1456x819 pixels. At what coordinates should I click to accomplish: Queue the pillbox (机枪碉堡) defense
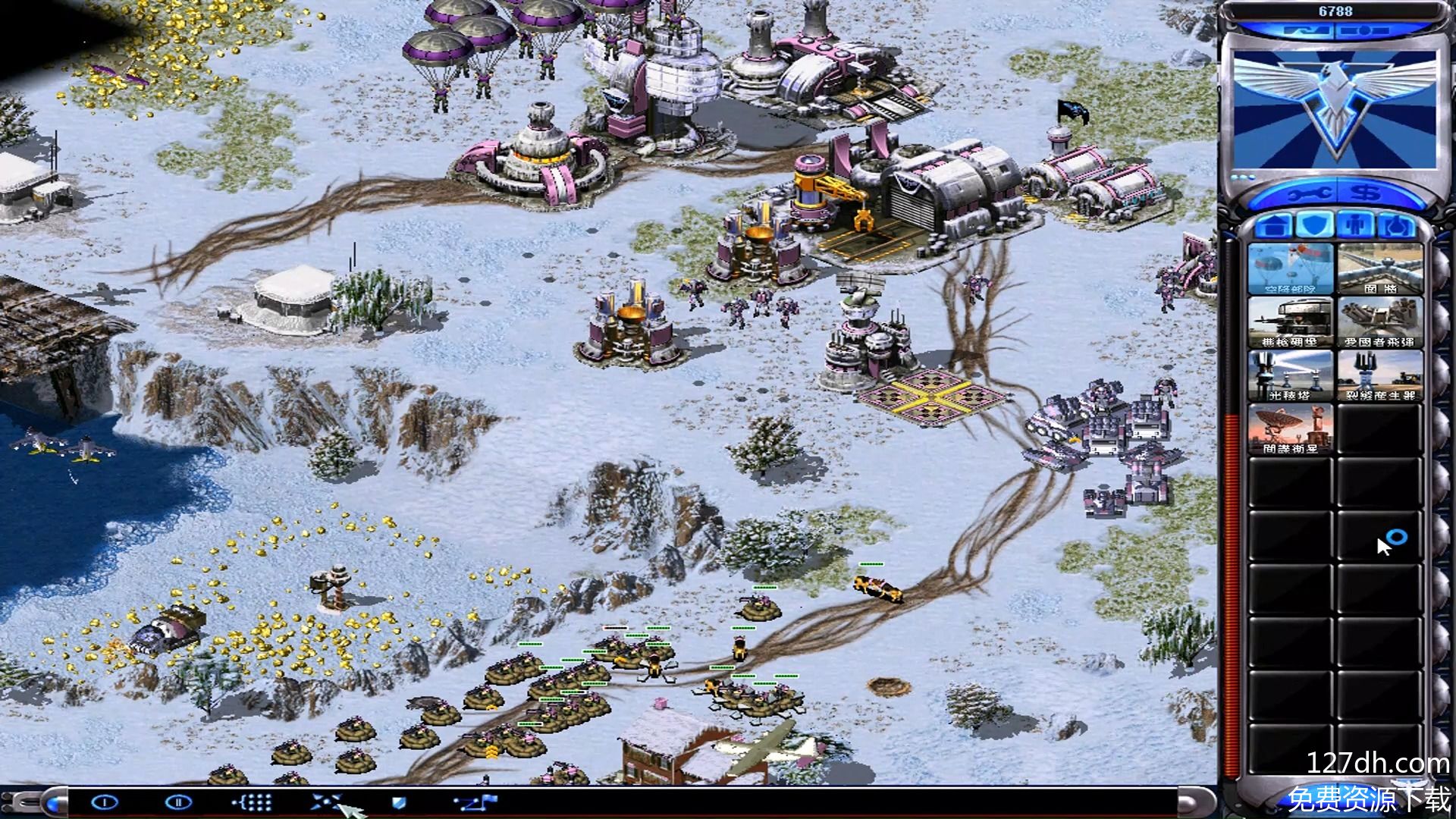click(x=1290, y=322)
